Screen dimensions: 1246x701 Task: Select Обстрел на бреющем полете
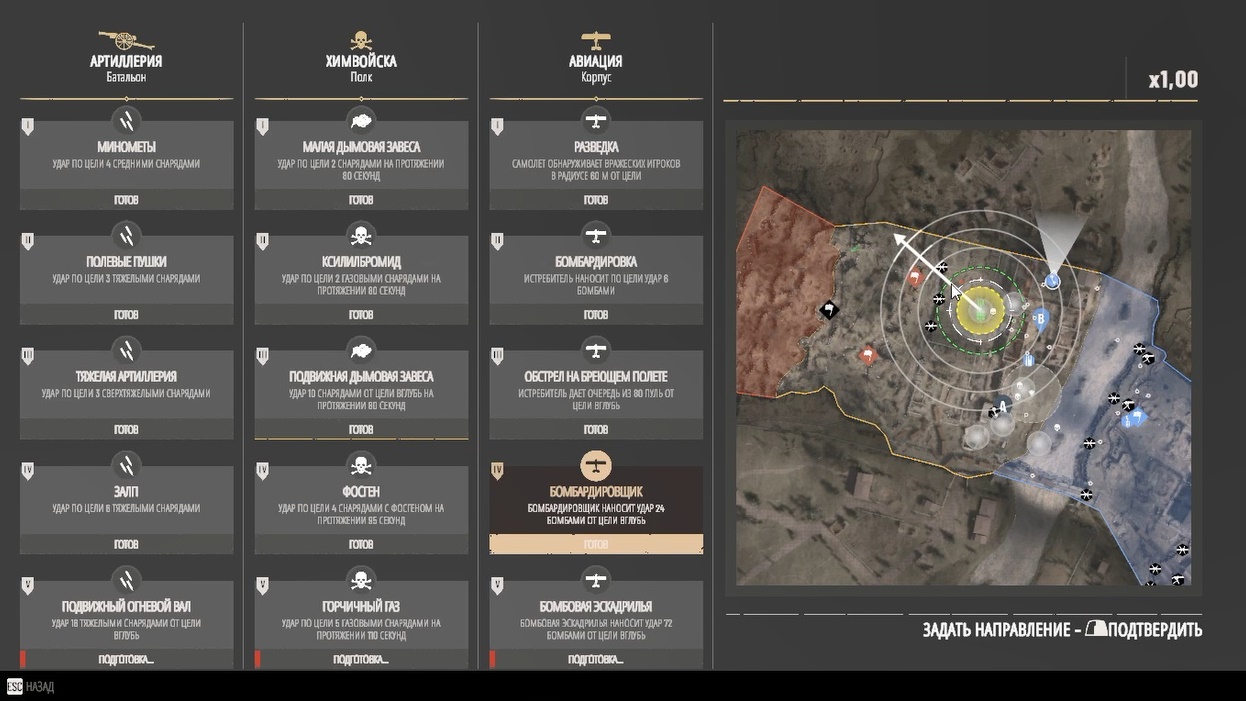coord(596,387)
